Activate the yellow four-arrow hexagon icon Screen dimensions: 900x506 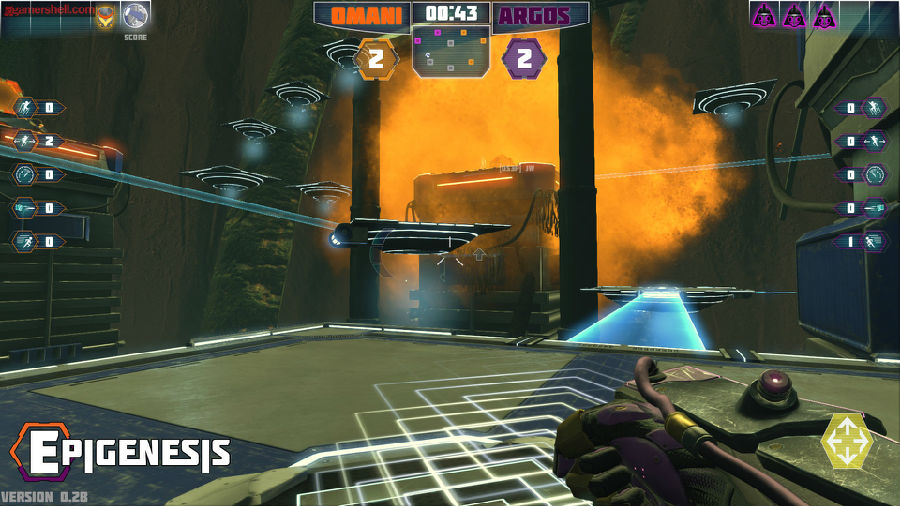[x=846, y=441]
